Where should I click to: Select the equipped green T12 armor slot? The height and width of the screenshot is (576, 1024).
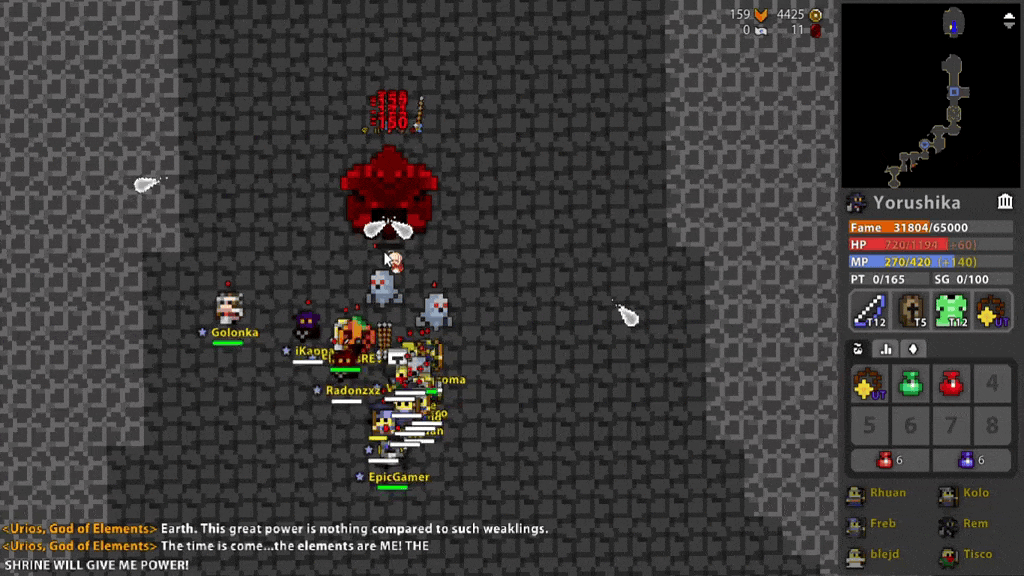point(952,311)
